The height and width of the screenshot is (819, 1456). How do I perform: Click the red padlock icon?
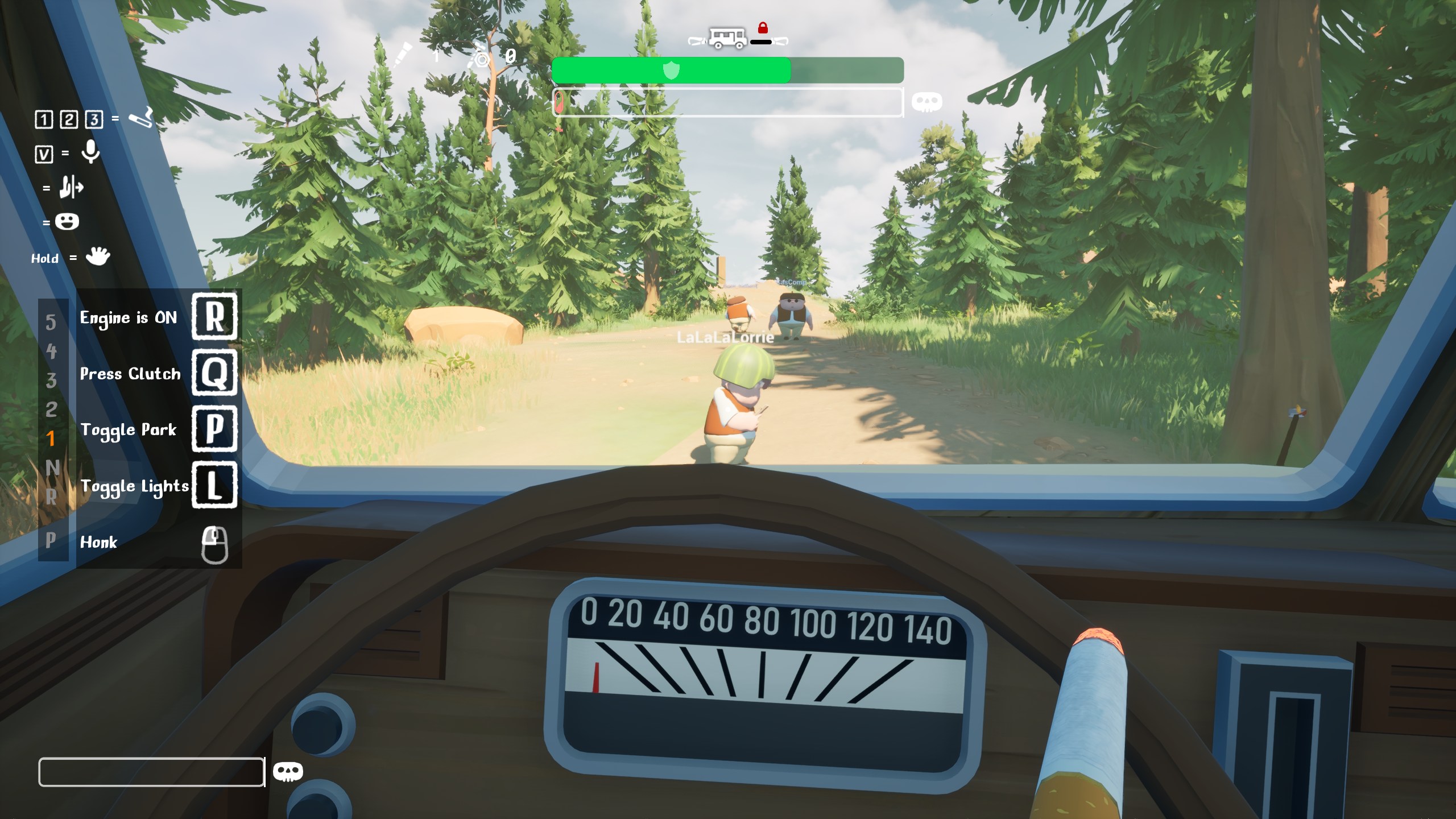[x=763, y=27]
